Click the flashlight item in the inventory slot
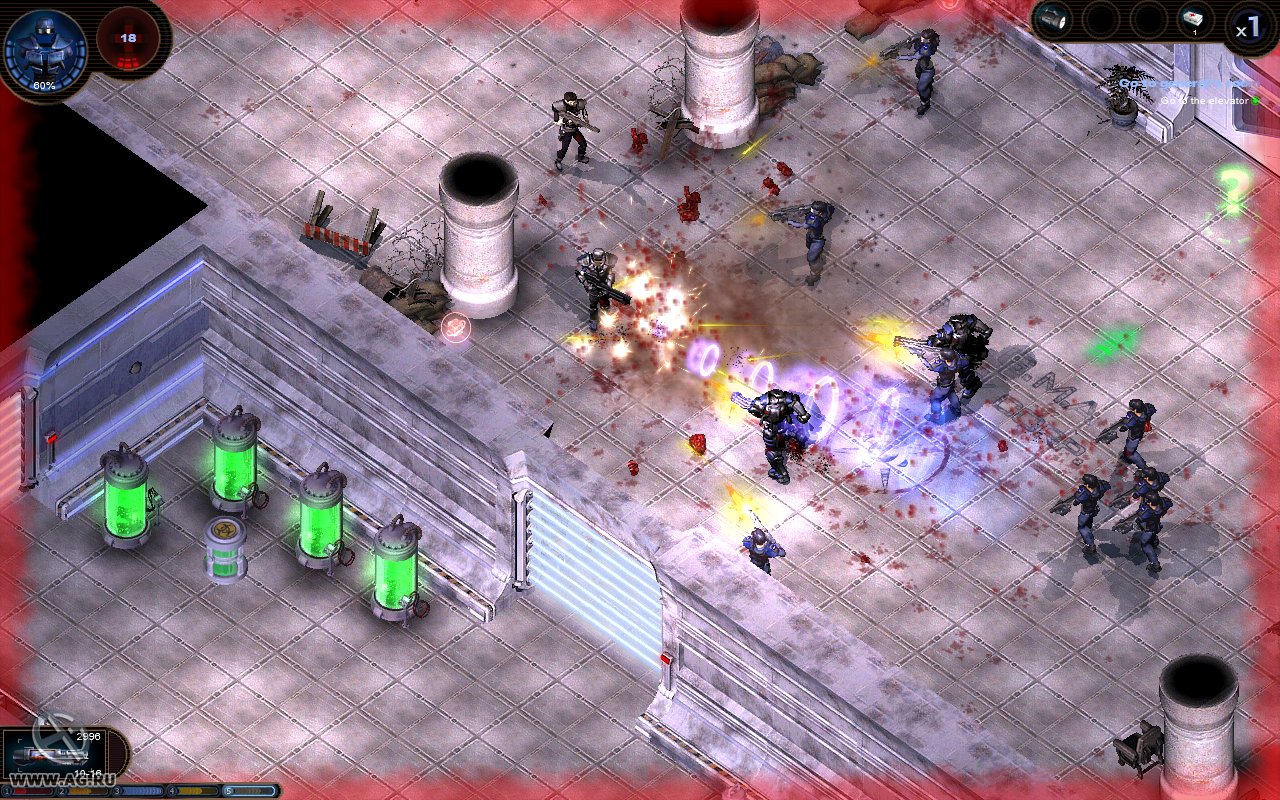 [x=1052, y=19]
